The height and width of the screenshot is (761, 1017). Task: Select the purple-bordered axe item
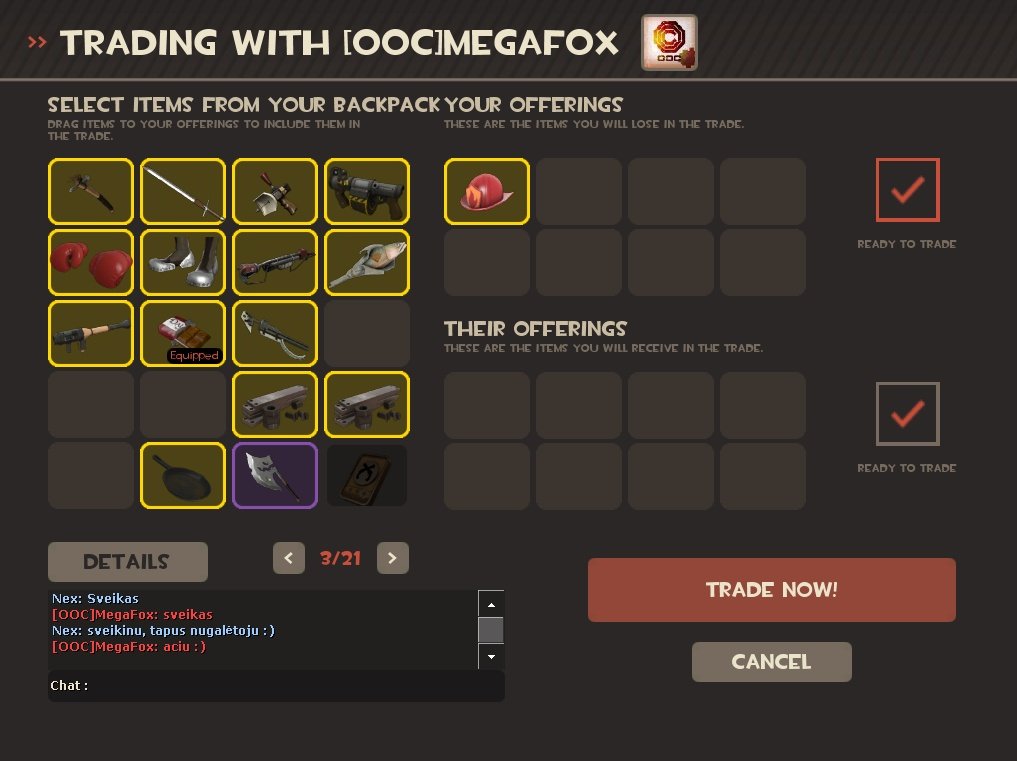(x=275, y=476)
